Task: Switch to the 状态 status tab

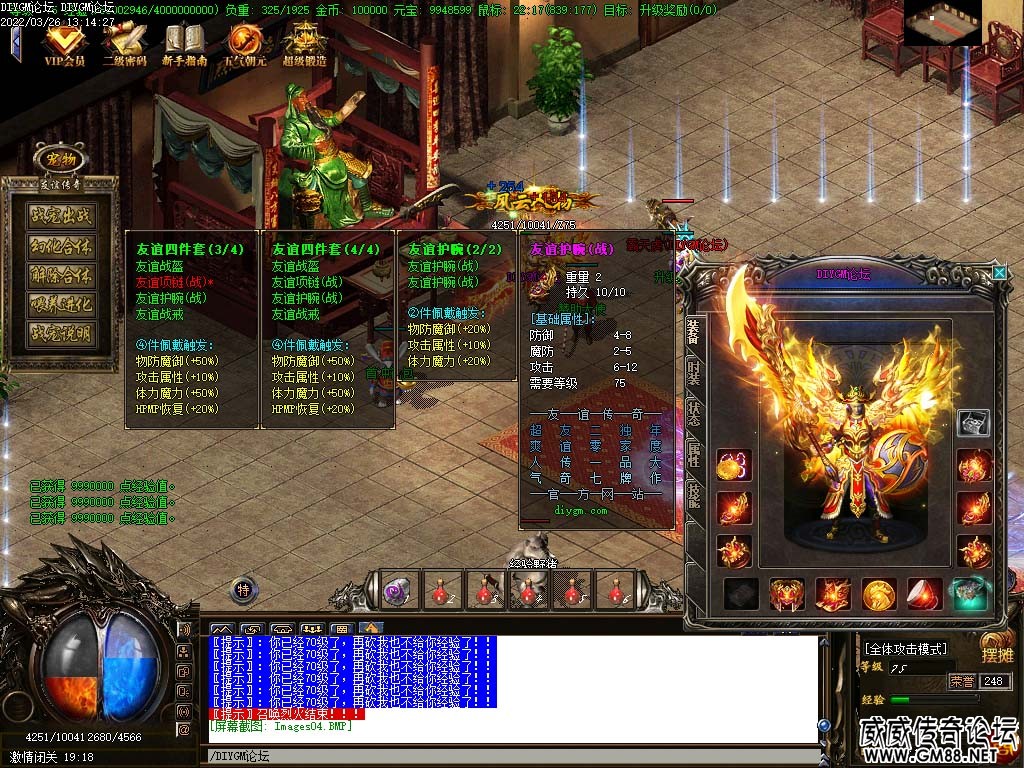Action: 693,416
